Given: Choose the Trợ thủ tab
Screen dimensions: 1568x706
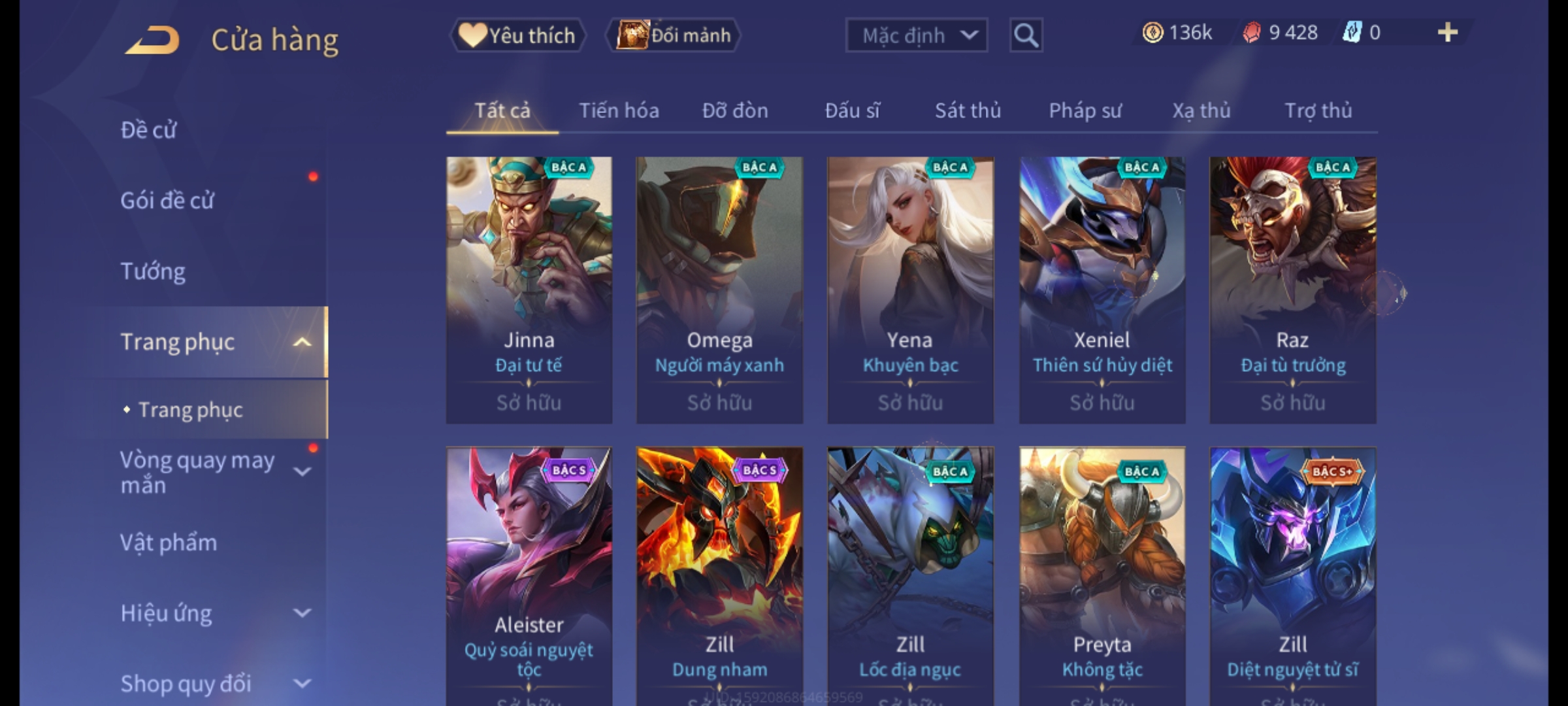Looking at the screenshot, I should click(x=1318, y=111).
